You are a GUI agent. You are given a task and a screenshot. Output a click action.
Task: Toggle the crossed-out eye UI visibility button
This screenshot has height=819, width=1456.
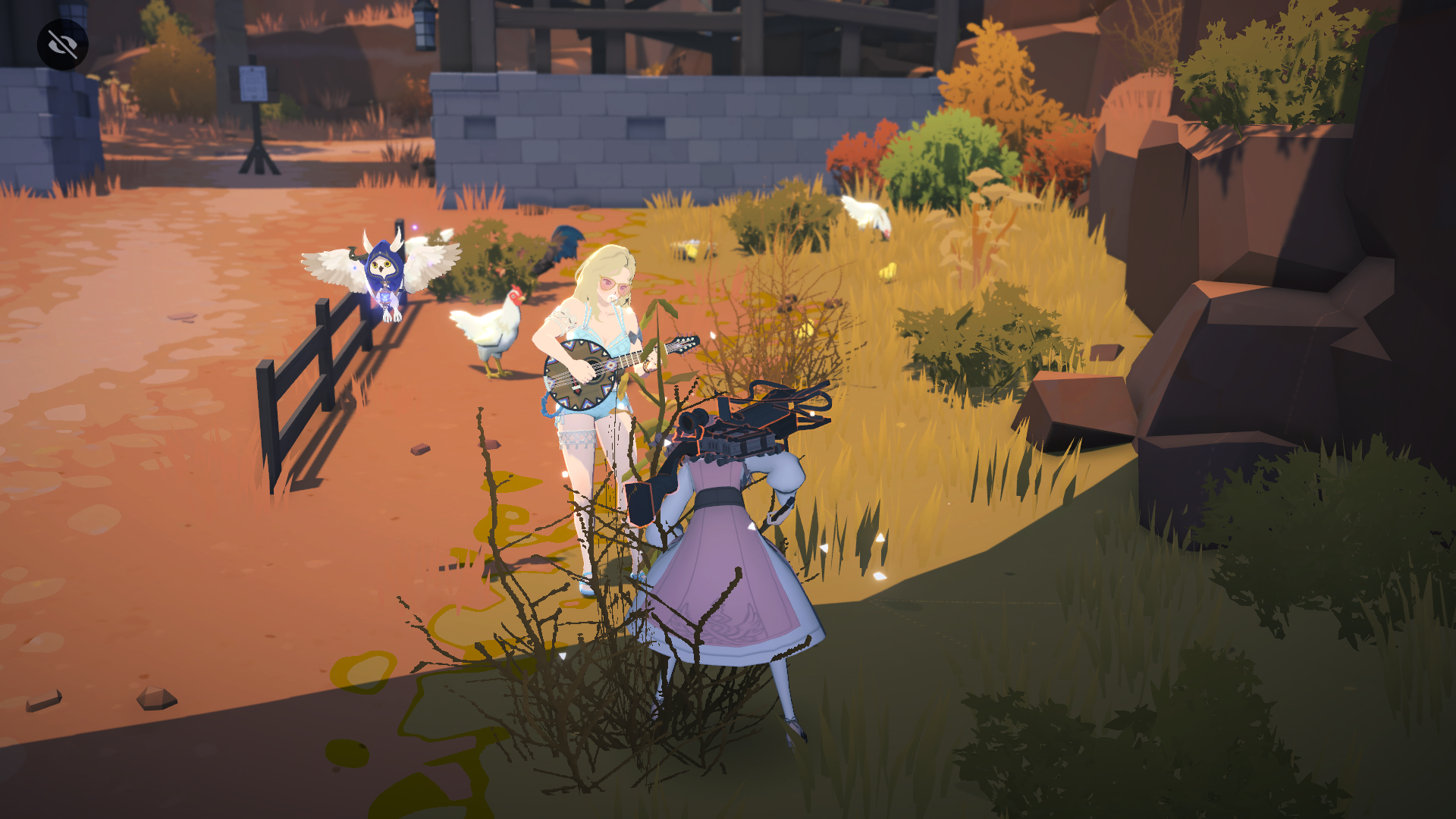point(63,45)
